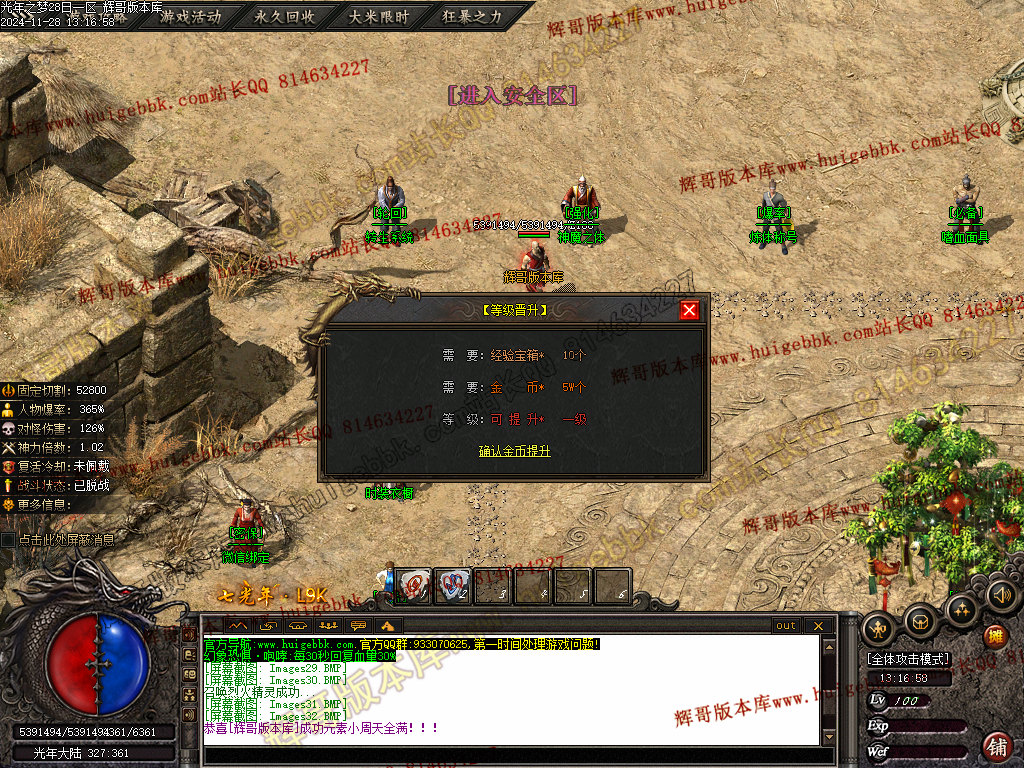This screenshot has height=768, width=1024.
Task: Click 确认金币提升 to confirm level upgrade
Action: [515, 452]
